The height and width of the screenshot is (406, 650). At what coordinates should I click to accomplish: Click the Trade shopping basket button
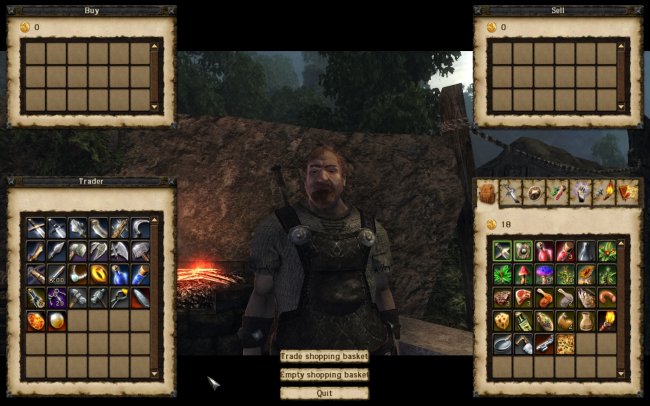pyautogui.click(x=324, y=356)
